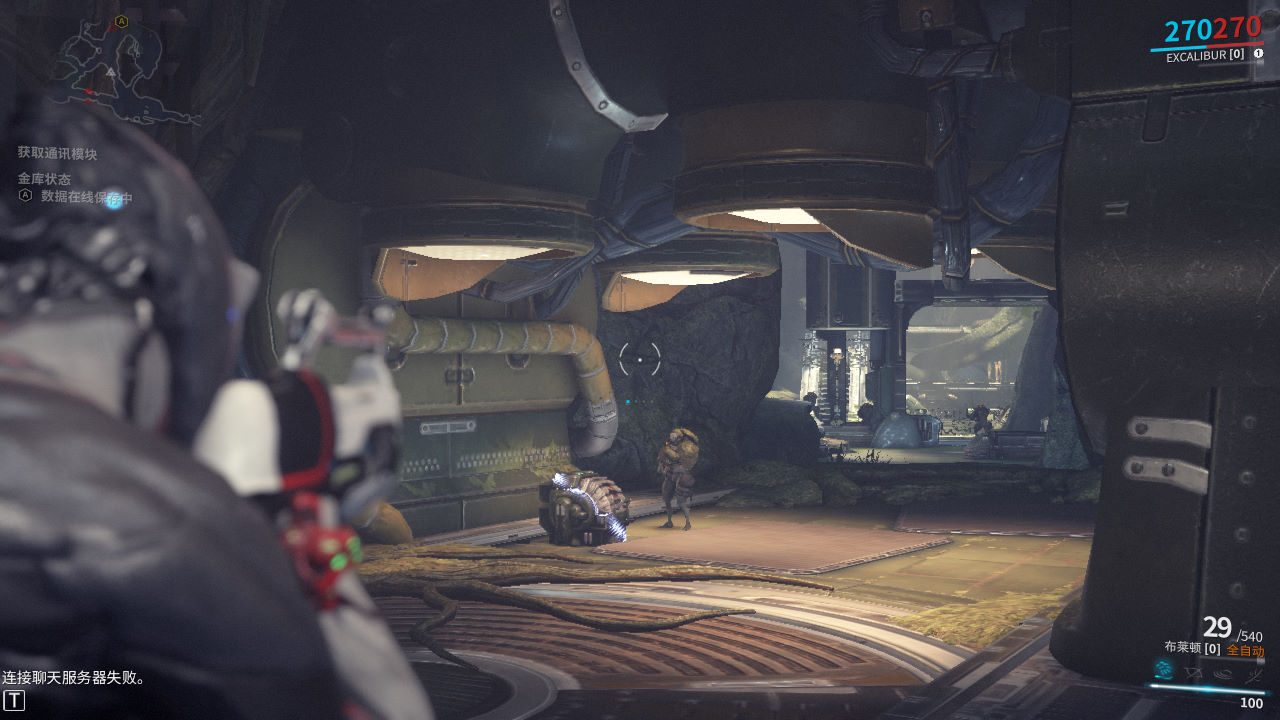Activate the Radial Javelin ability icon
This screenshot has height=720, width=1280.
[x=1223, y=673]
